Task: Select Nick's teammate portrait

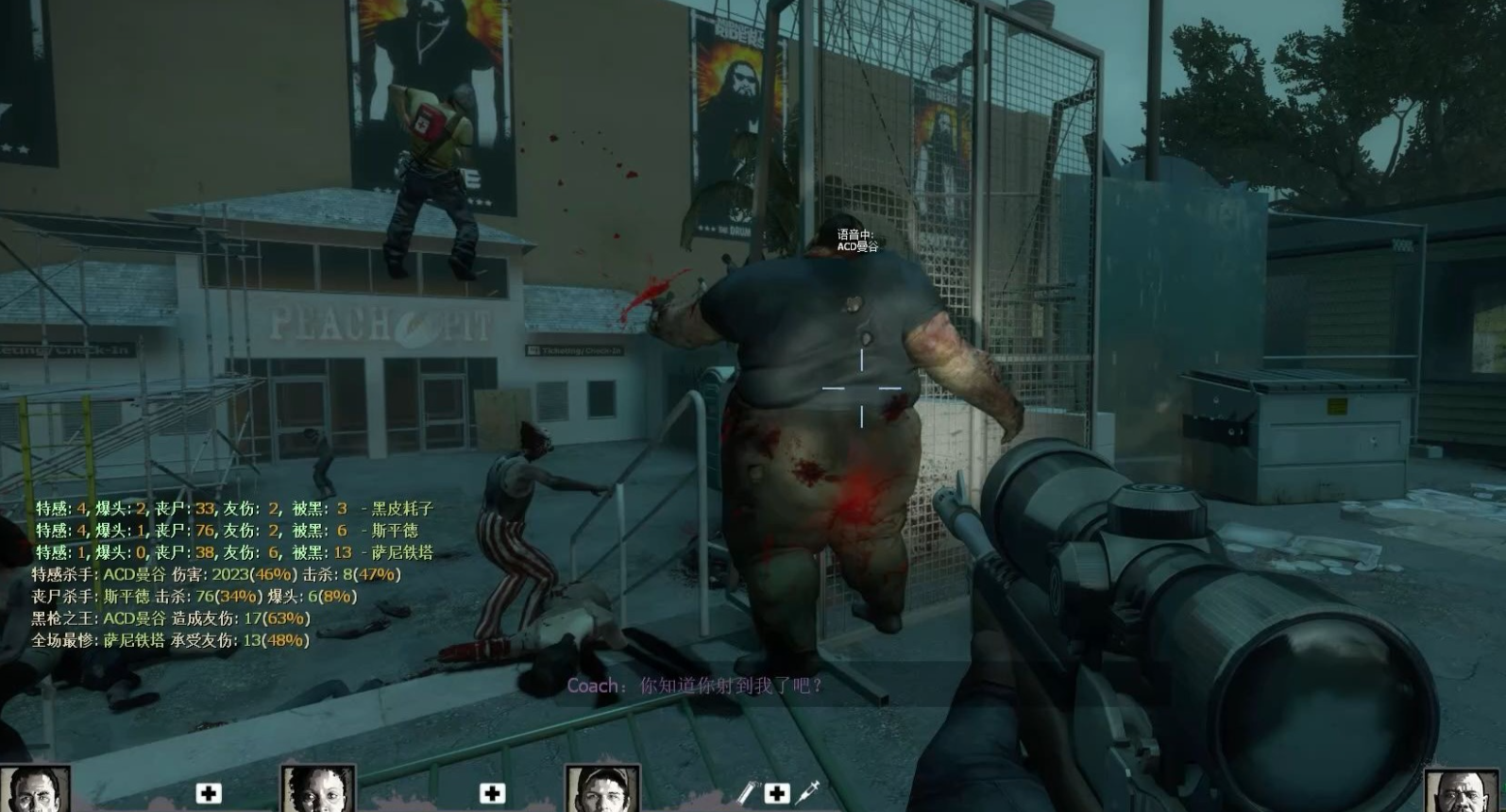Action: [x=35, y=789]
